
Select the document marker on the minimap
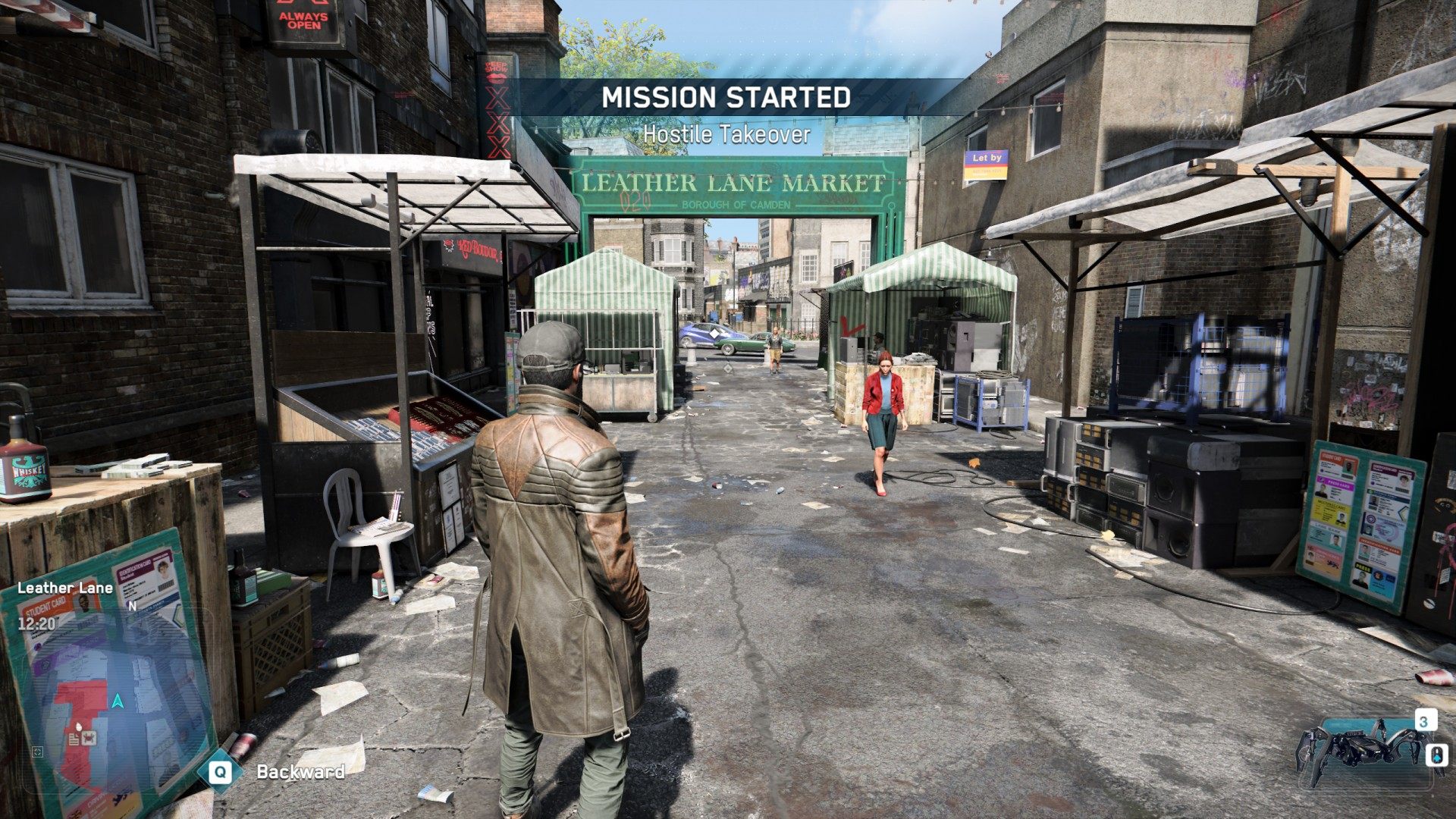[x=76, y=739]
